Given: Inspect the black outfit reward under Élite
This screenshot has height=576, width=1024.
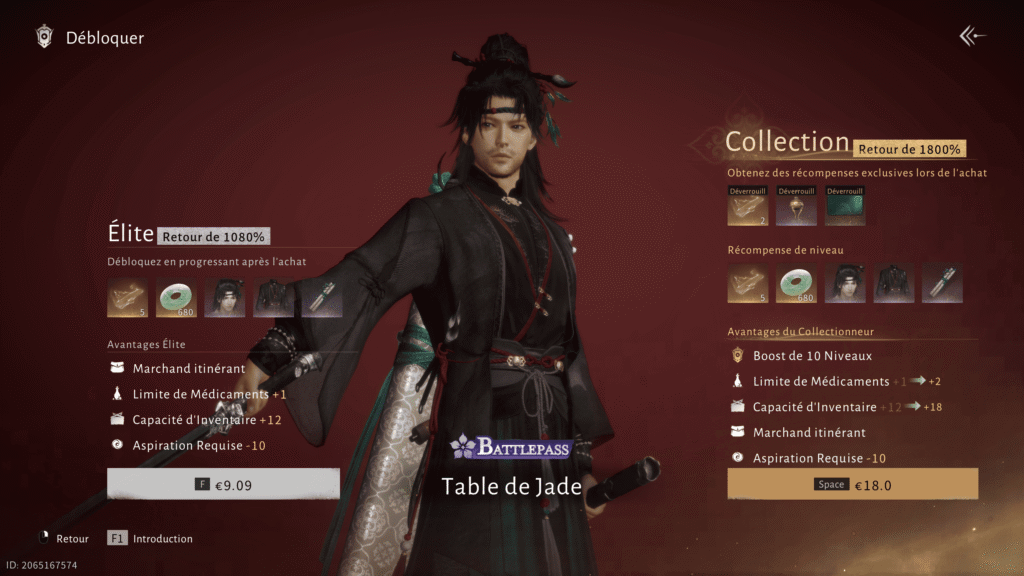Looking at the screenshot, I should tap(273, 298).
